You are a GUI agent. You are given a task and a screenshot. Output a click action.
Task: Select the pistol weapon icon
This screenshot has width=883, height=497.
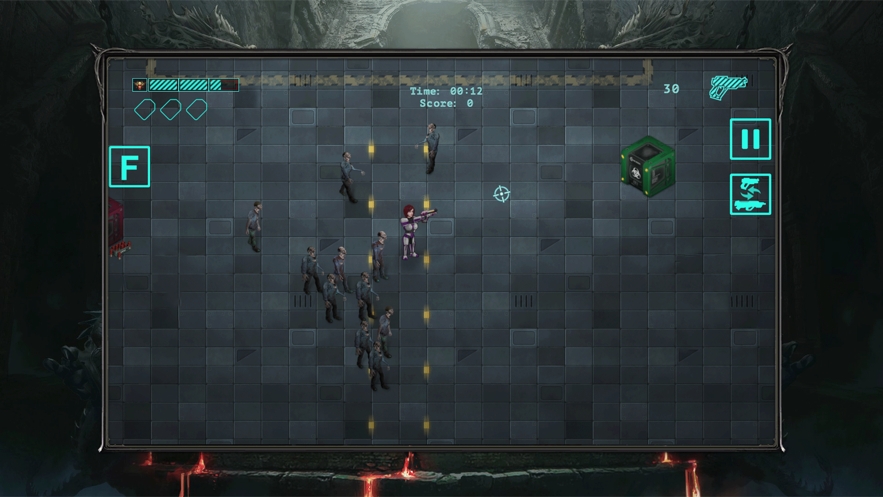pyautogui.click(x=728, y=87)
